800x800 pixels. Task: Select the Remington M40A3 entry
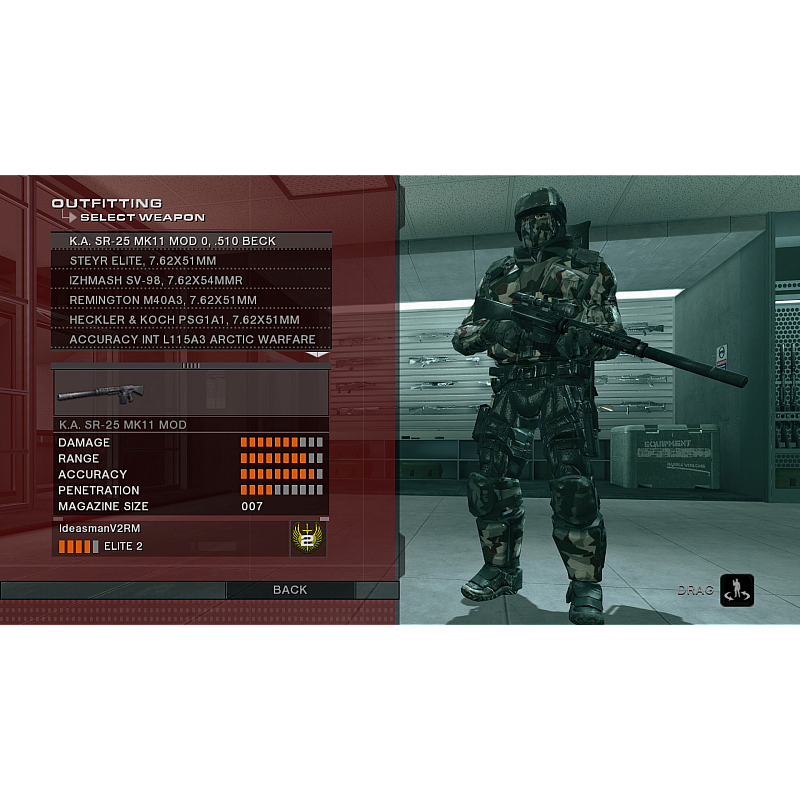pos(190,300)
